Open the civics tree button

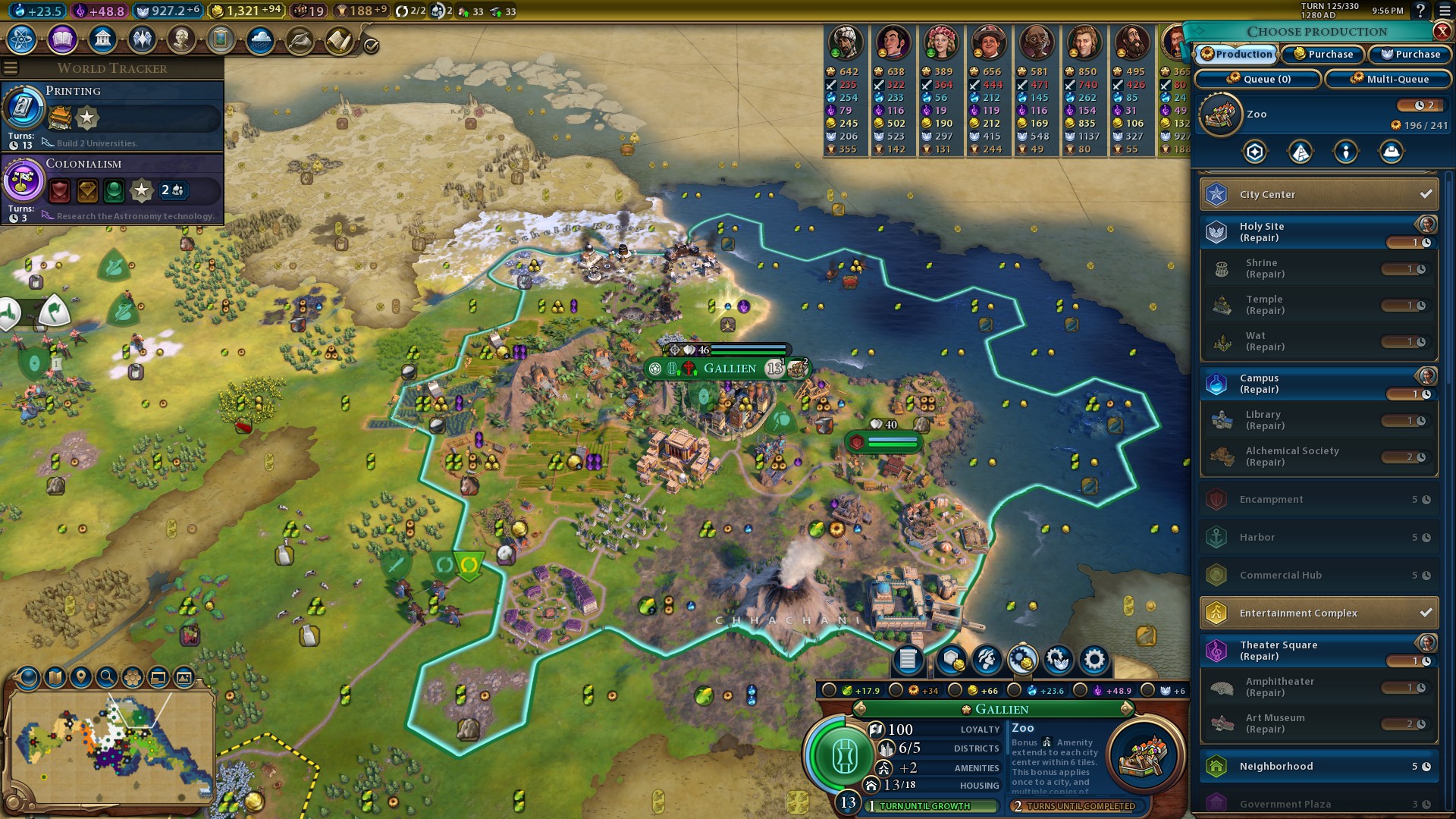click(62, 39)
